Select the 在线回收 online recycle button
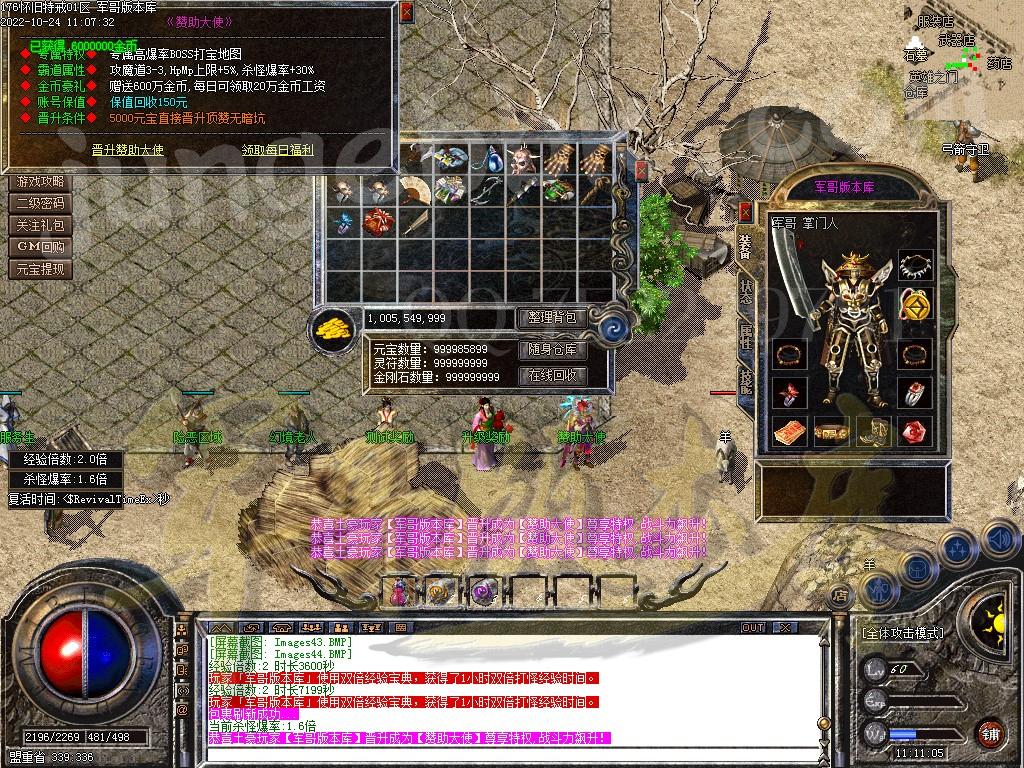Viewport: 1024px width, 768px height. [x=551, y=376]
